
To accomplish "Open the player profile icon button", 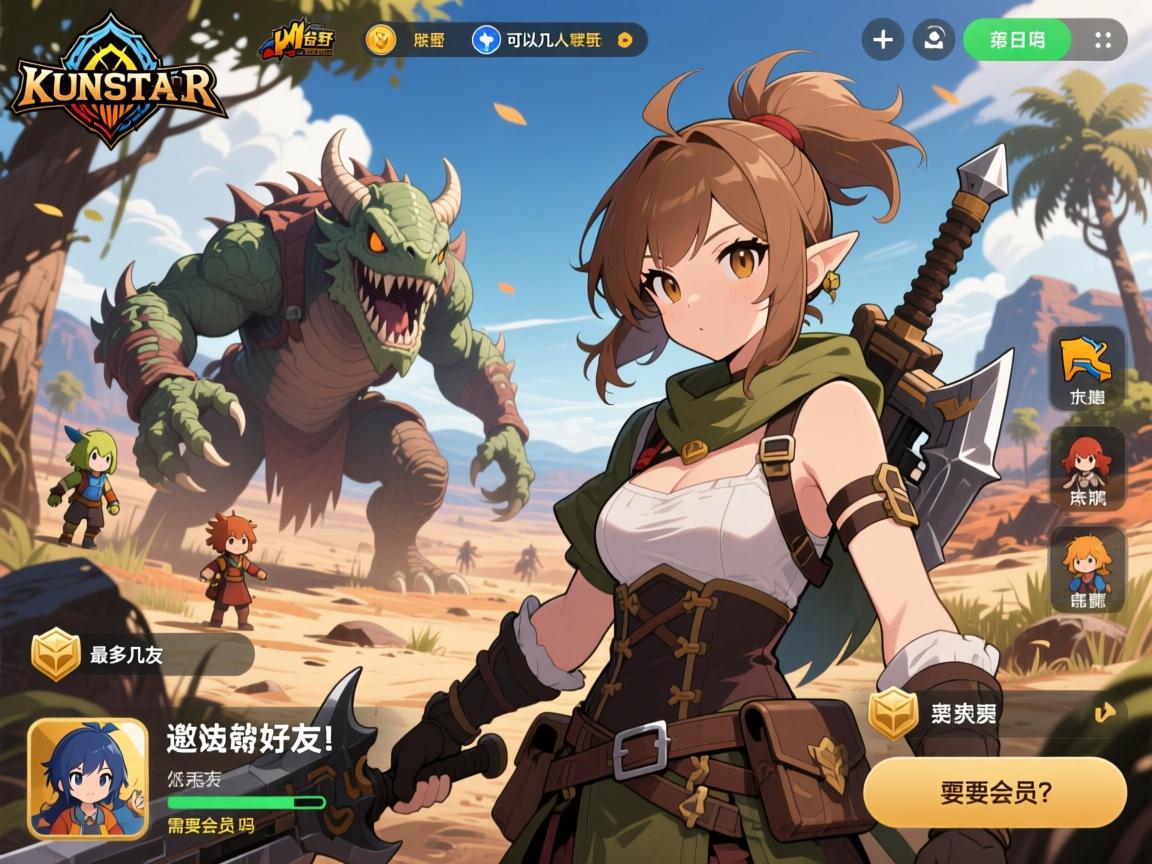I will (x=933, y=40).
